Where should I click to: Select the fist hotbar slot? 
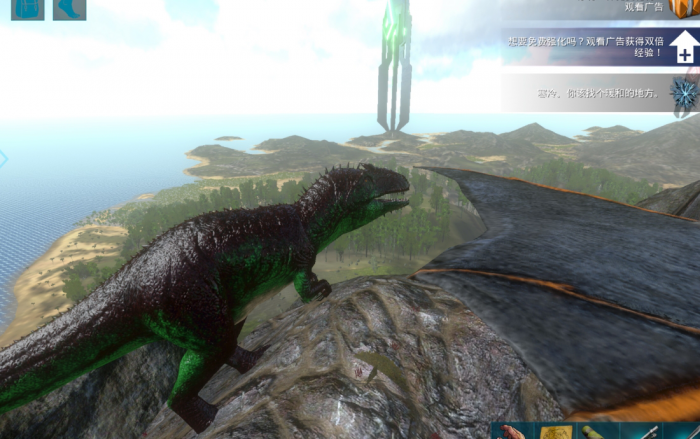[512, 432]
